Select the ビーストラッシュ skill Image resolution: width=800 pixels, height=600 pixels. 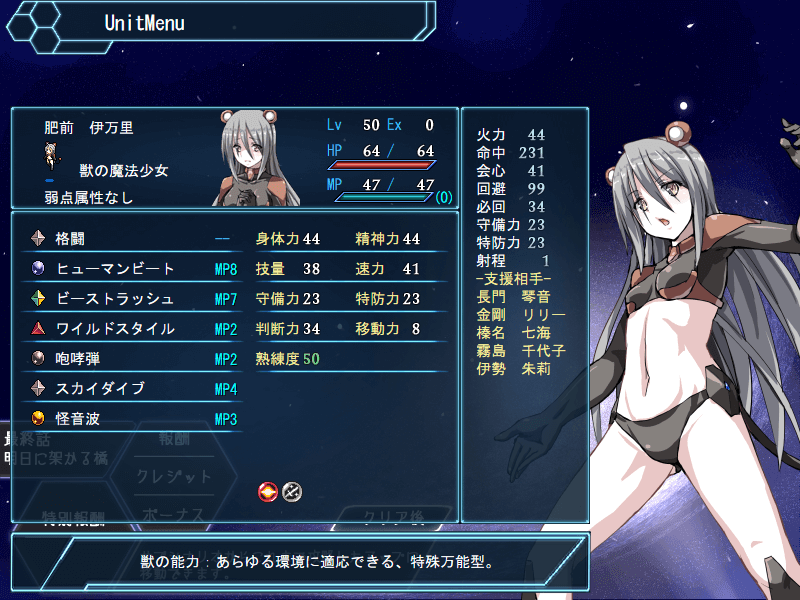pyautogui.click(x=130, y=299)
